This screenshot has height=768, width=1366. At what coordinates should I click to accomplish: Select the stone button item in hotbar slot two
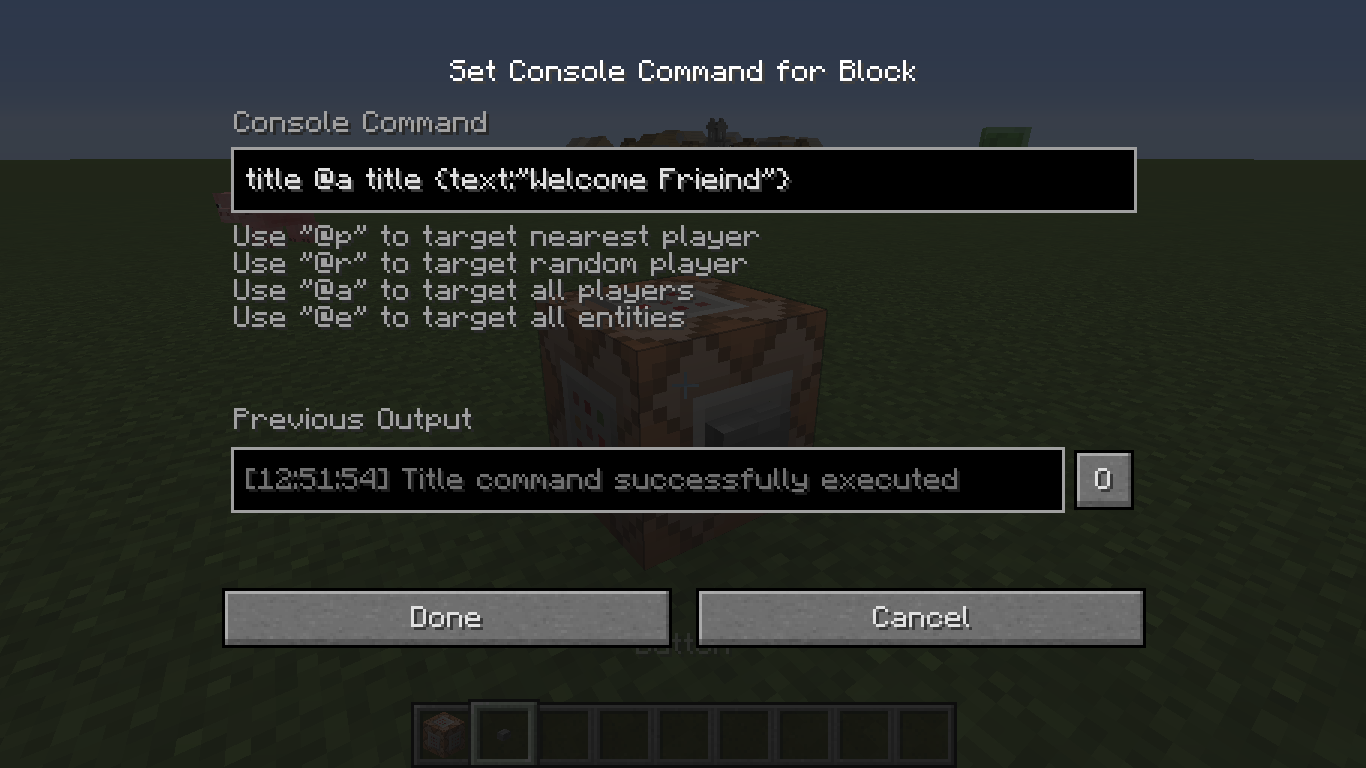point(502,732)
